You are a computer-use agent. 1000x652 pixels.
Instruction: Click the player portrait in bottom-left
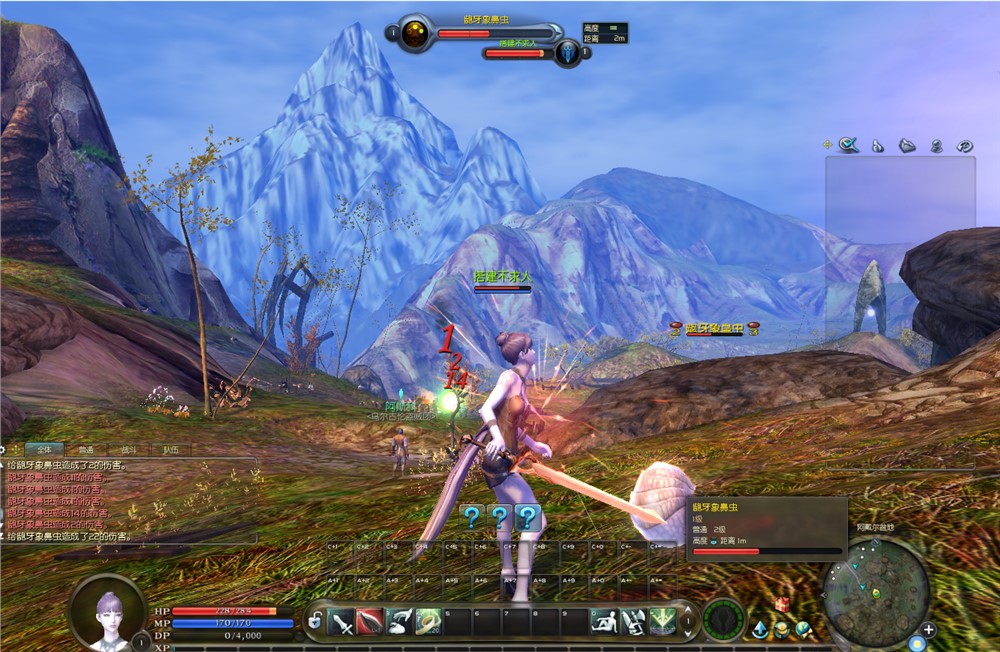point(108,610)
